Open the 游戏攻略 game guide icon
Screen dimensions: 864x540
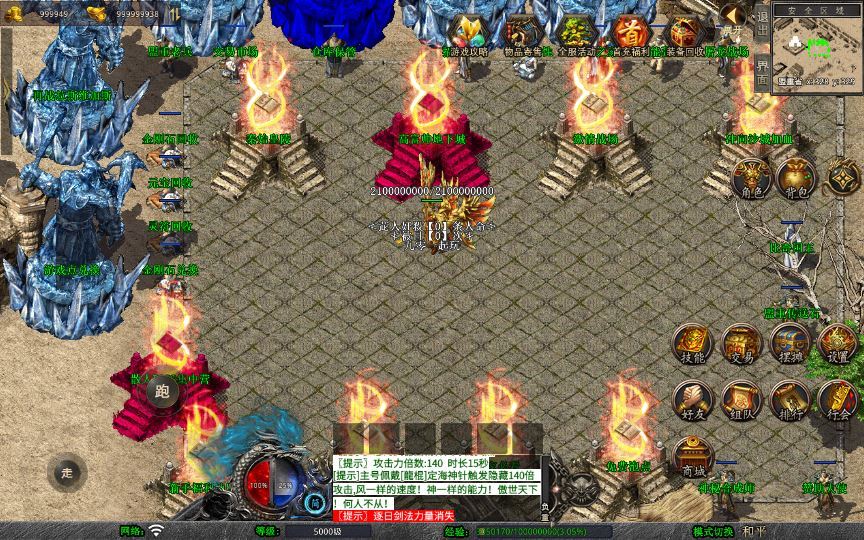coord(466,33)
